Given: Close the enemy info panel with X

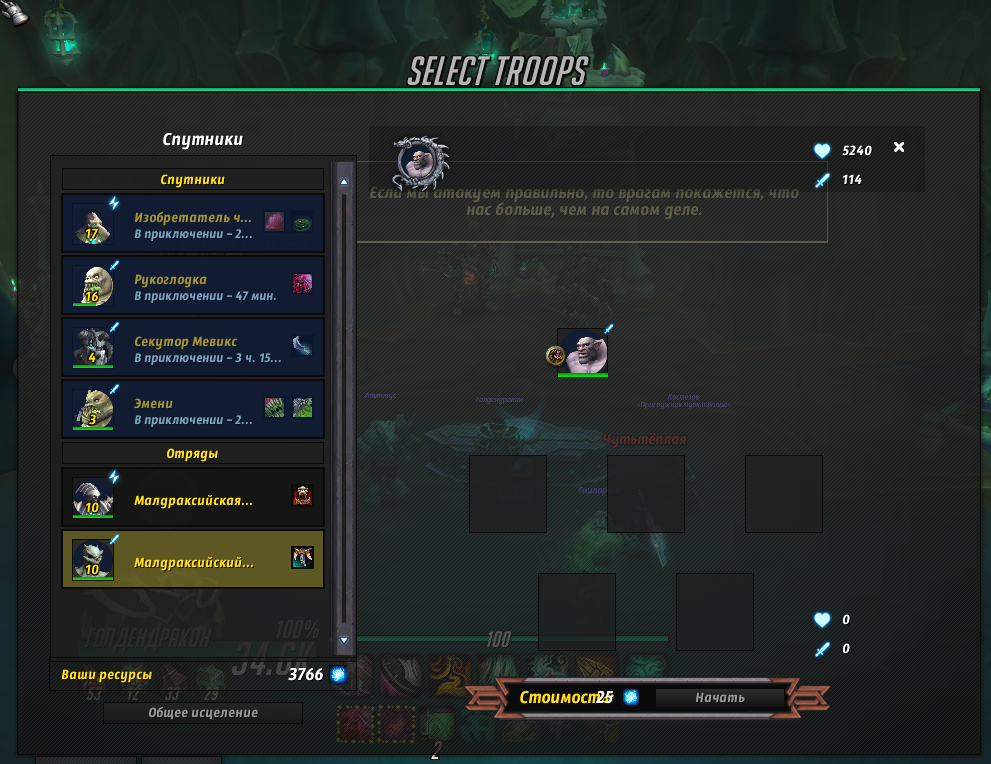Looking at the screenshot, I should (898, 148).
